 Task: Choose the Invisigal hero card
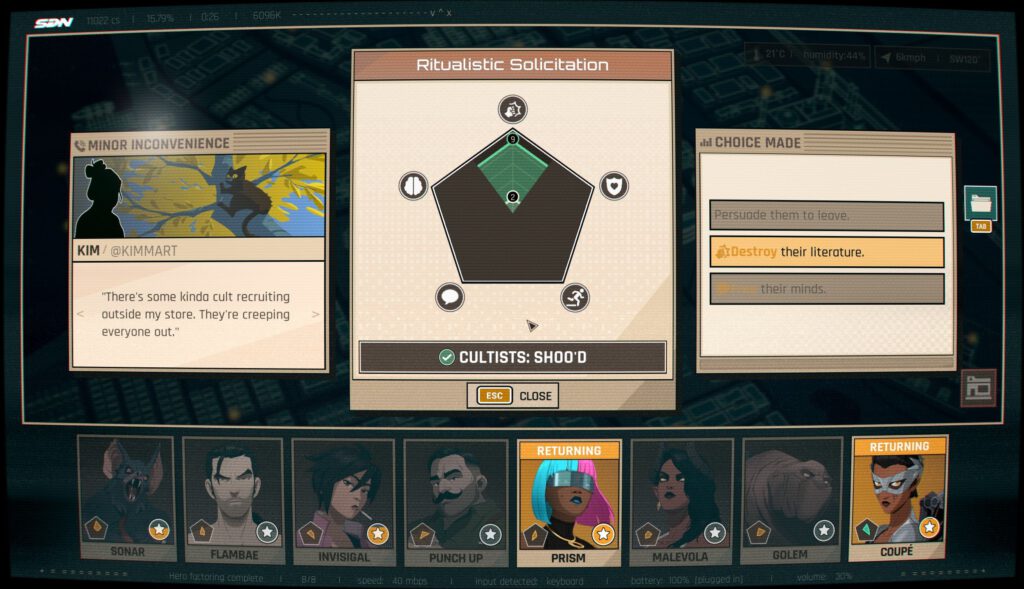coord(343,497)
